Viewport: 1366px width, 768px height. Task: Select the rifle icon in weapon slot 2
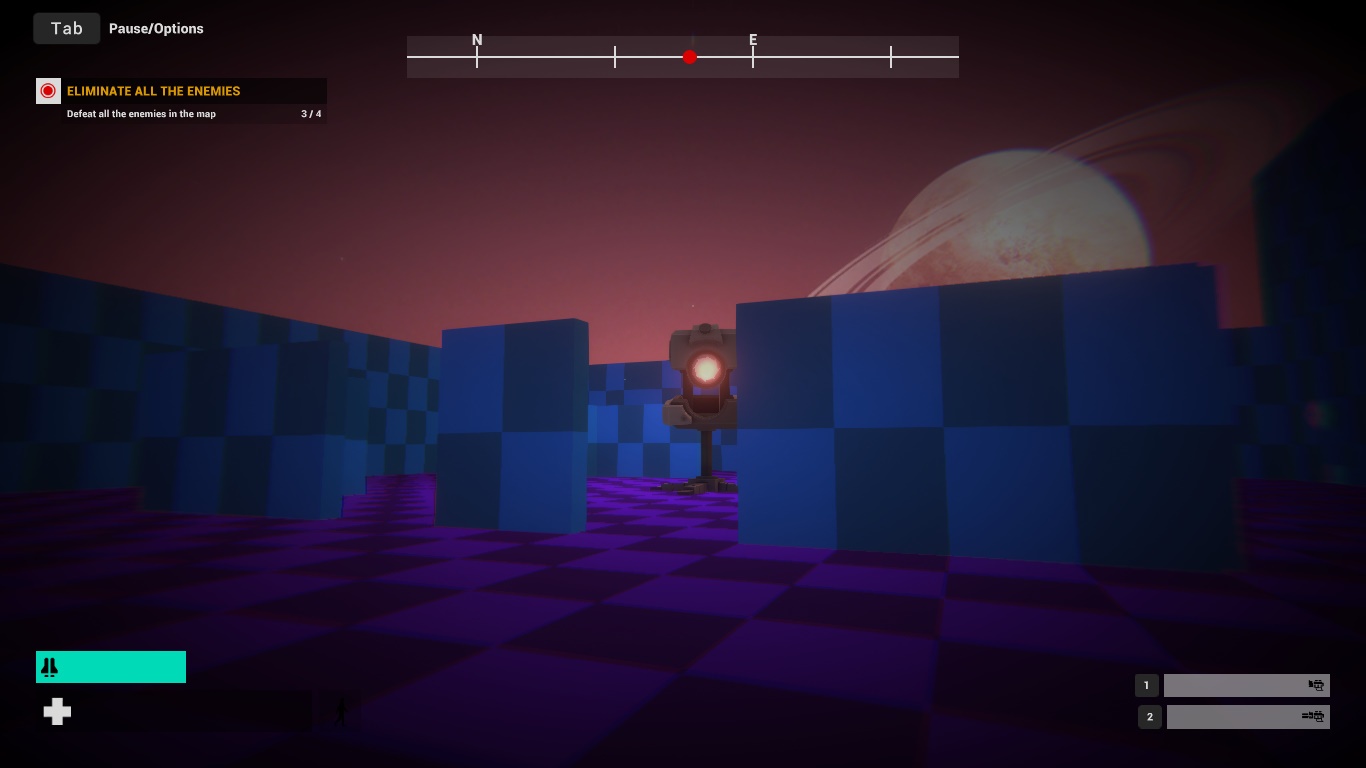click(1314, 716)
